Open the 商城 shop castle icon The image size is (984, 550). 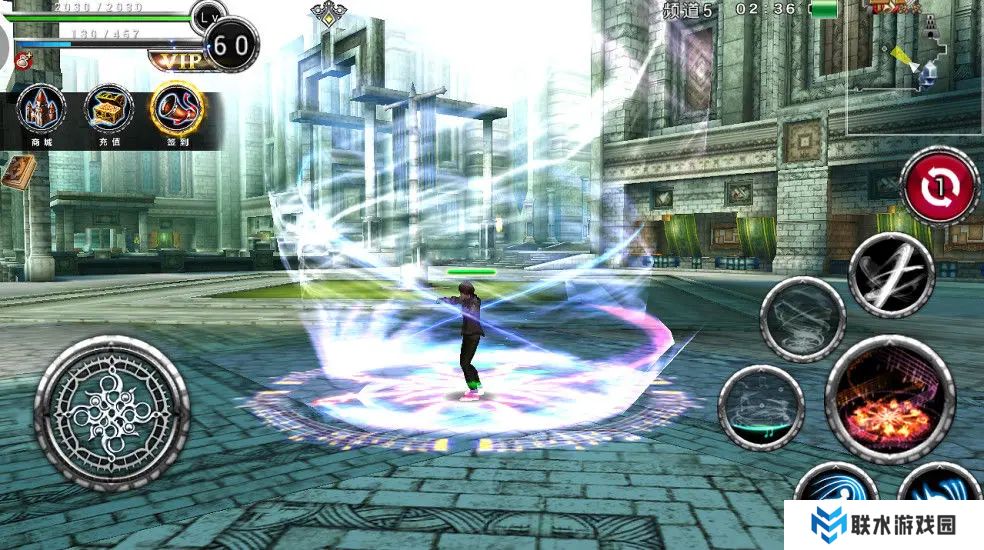[x=42, y=110]
